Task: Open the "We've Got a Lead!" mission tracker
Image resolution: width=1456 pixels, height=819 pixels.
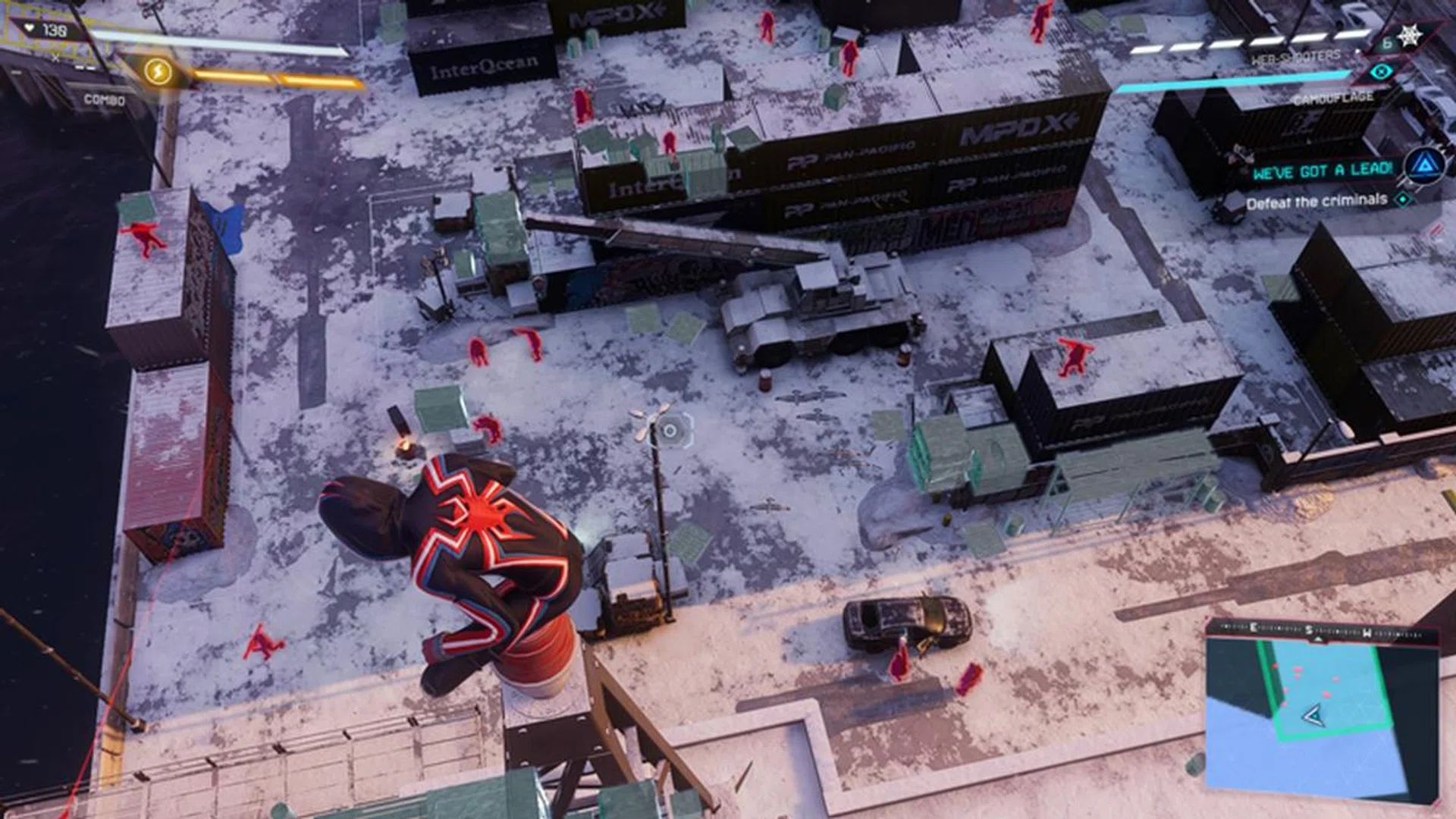Action: point(1323,171)
